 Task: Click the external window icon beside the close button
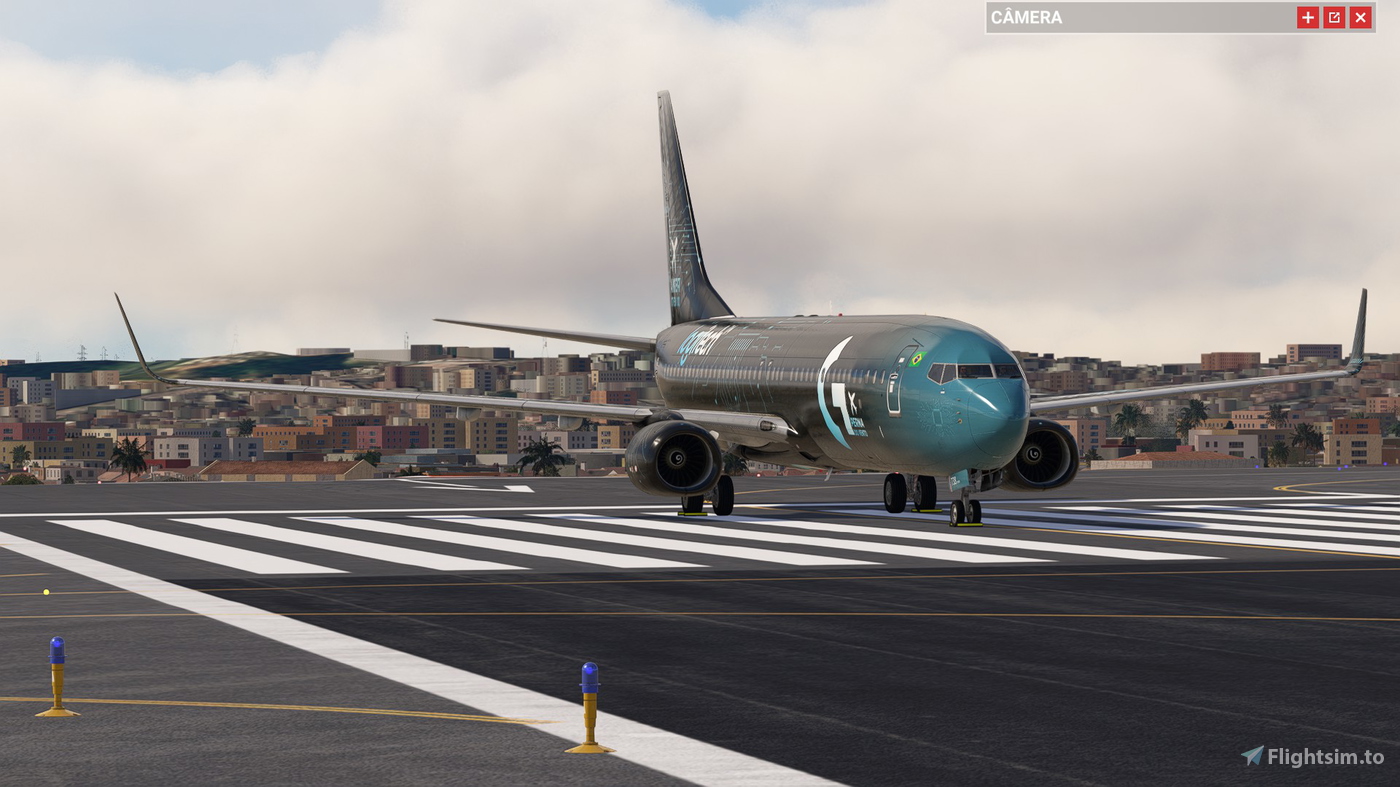coord(1334,16)
